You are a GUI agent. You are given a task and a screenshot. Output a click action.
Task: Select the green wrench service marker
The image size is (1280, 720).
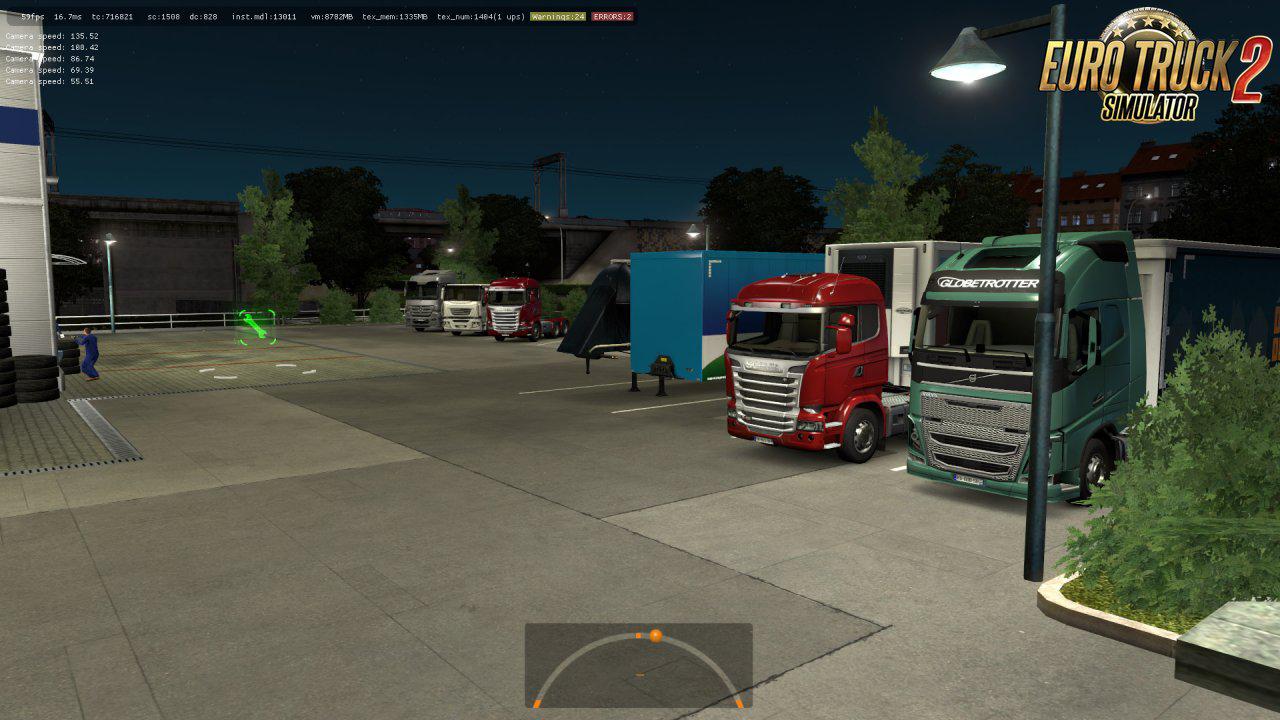tap(256, 327)
